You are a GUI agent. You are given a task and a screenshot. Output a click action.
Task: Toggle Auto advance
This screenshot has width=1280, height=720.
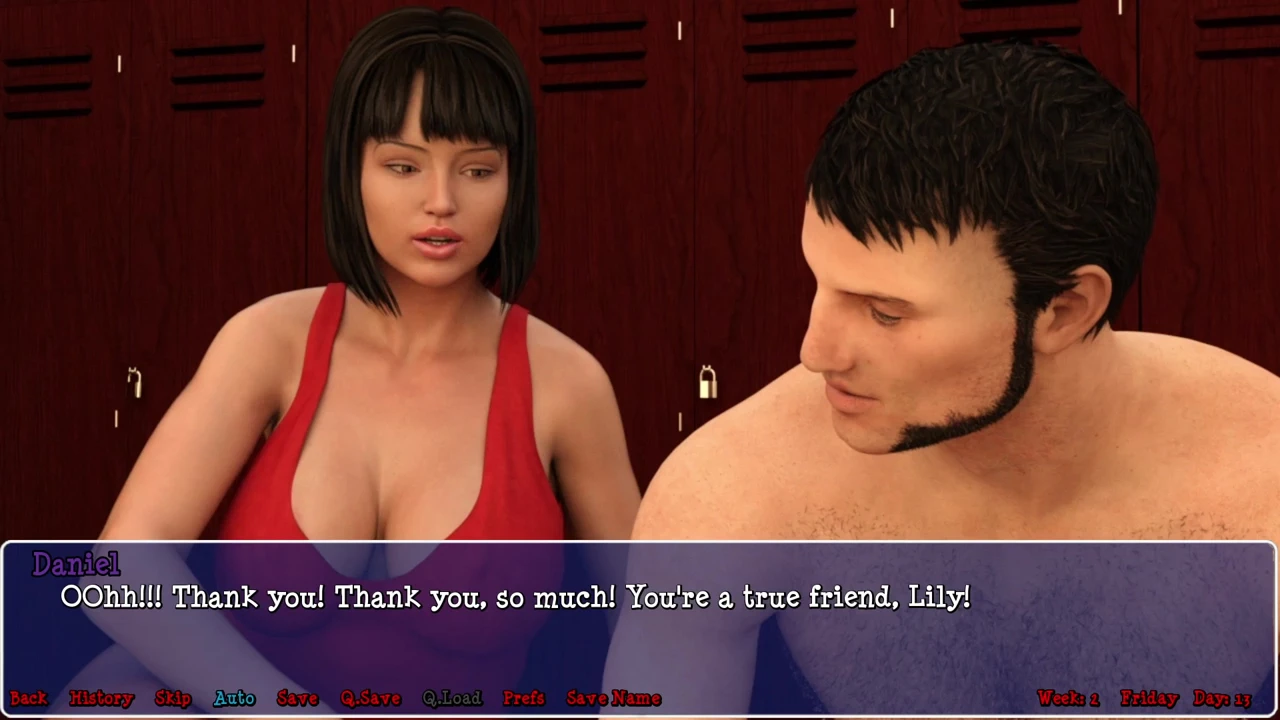234,698
